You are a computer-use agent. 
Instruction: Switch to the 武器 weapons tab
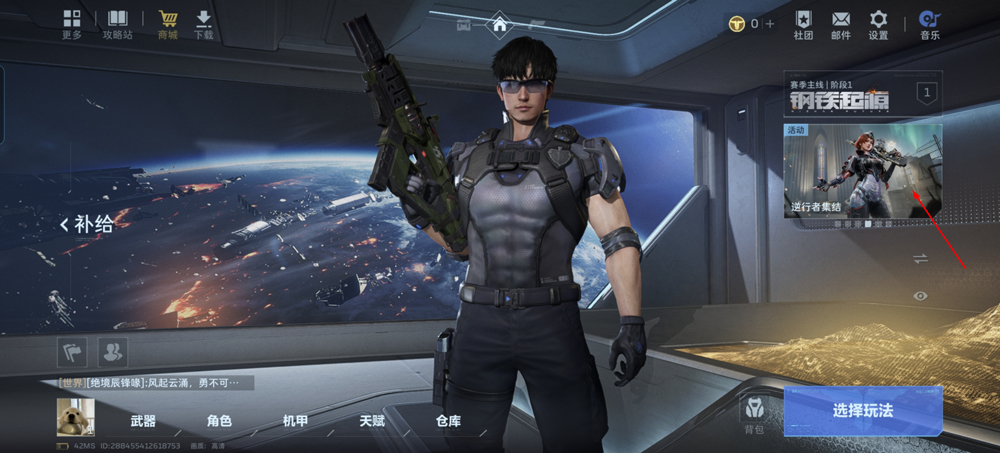143,421
